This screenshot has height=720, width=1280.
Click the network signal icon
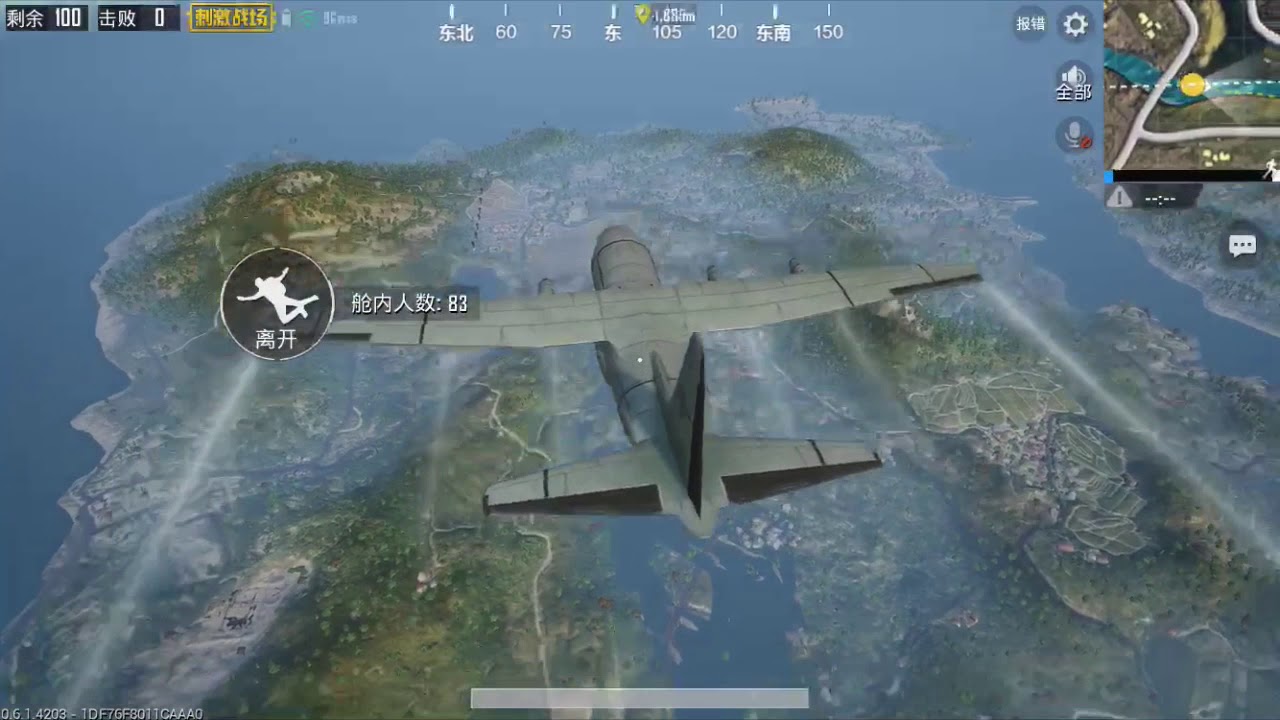click(x=309, y=17)
